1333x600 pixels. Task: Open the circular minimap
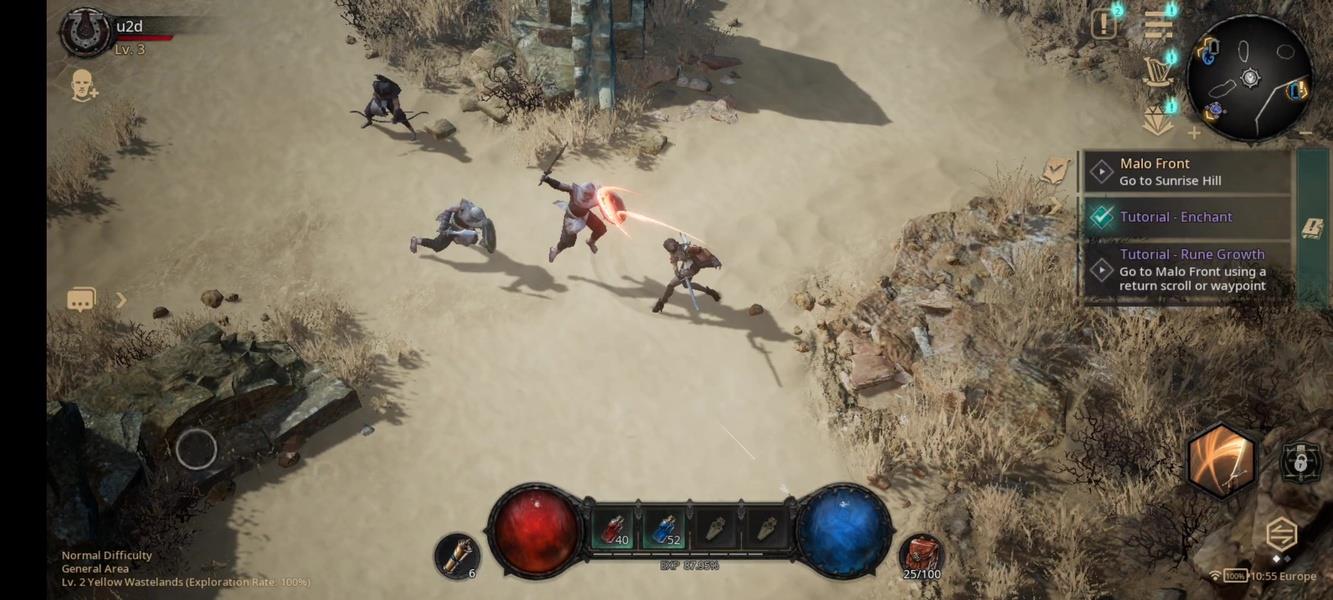(x=1249, y=78)
